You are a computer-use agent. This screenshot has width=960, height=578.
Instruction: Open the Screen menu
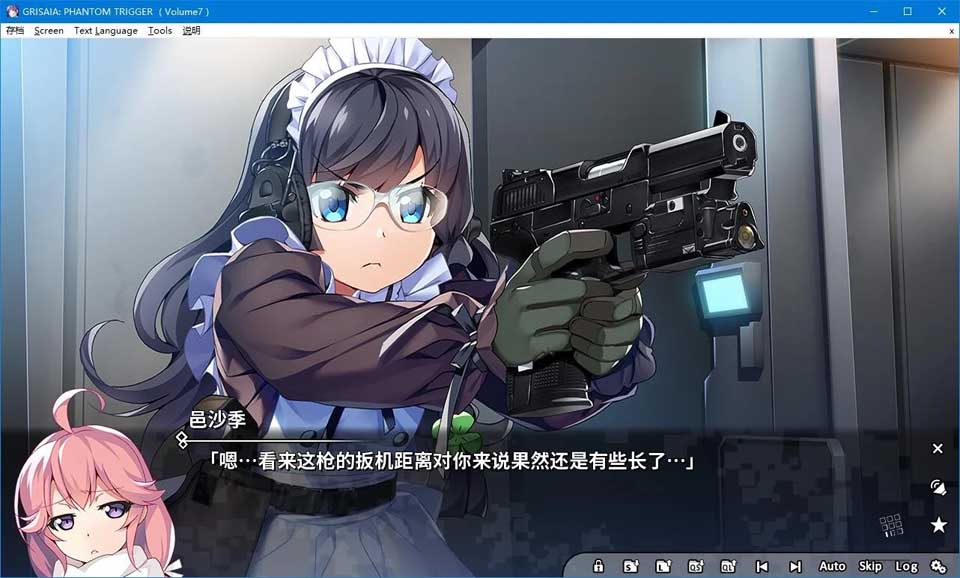pos(48,31)
